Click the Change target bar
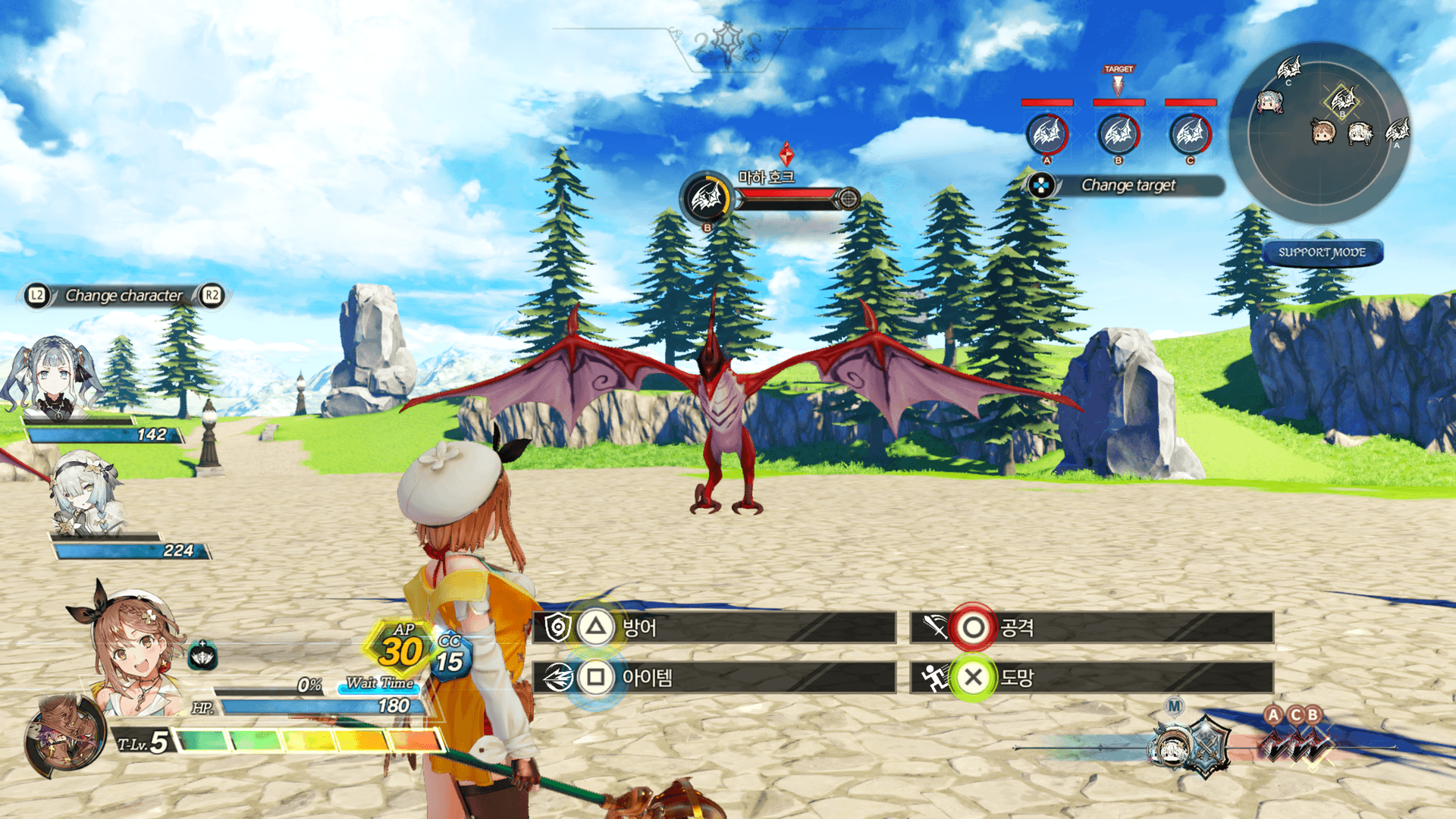This screenshot has height=819, width=1456. (1127, 185)
